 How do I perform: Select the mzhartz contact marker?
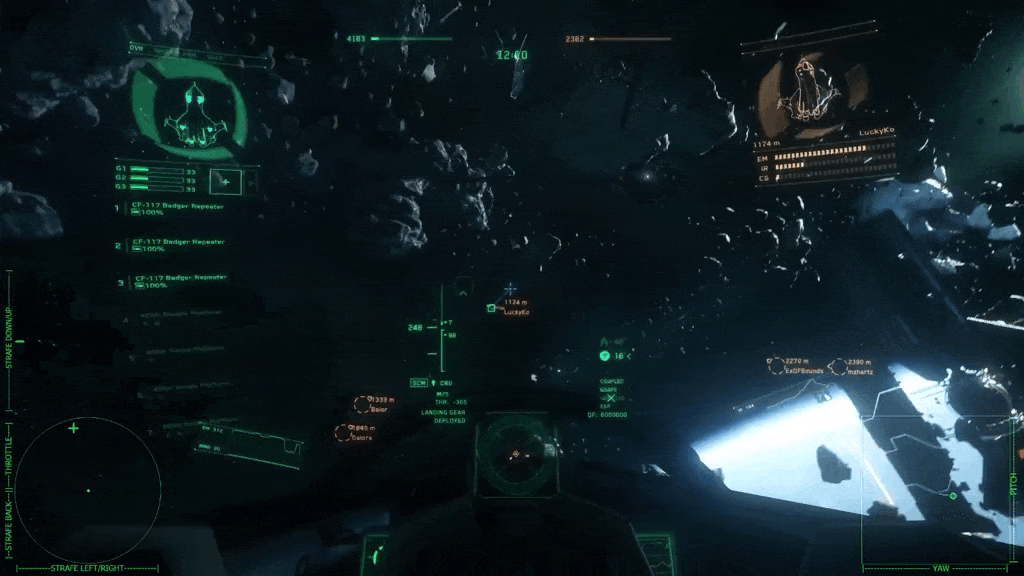[836, 366]
